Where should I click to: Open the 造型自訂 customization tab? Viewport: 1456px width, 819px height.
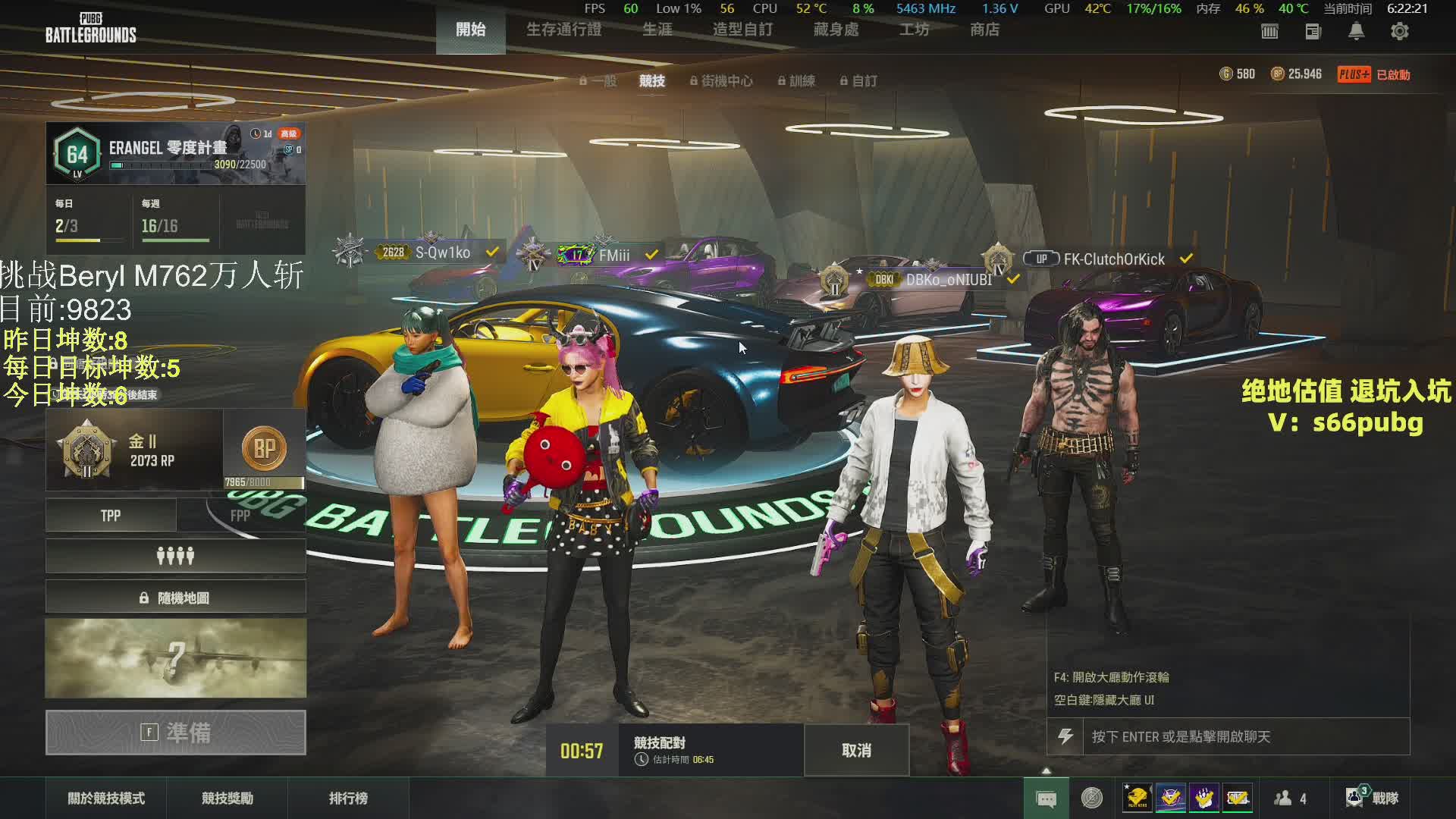coord(742,30)
